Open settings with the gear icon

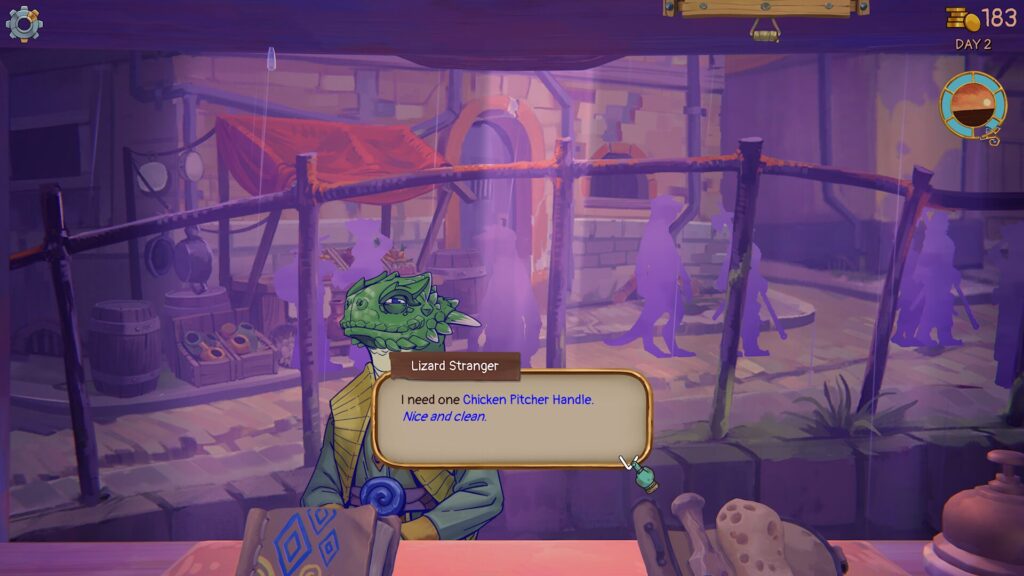tap(24, 23)
